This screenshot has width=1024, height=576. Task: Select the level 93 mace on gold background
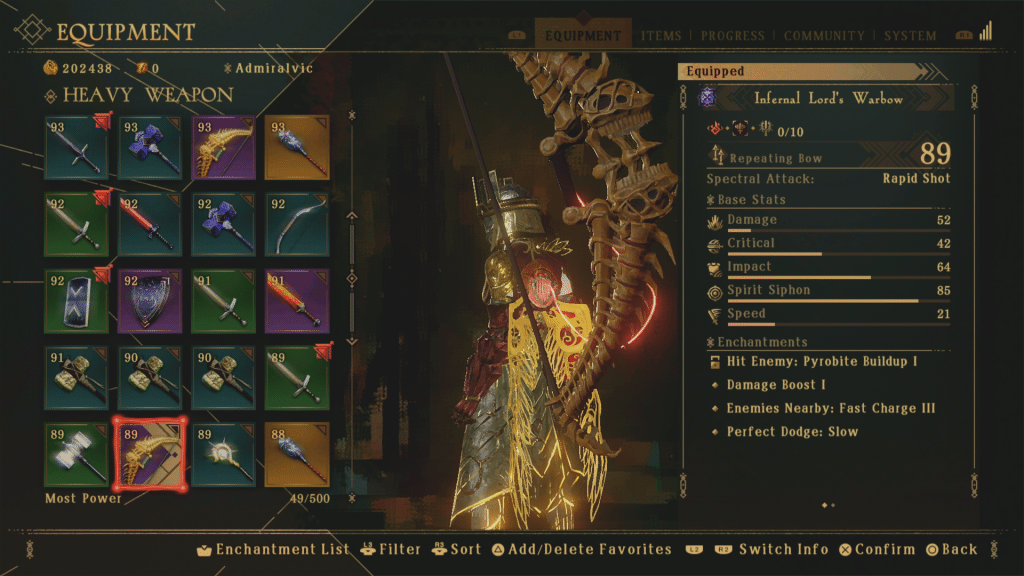[297, 148]
